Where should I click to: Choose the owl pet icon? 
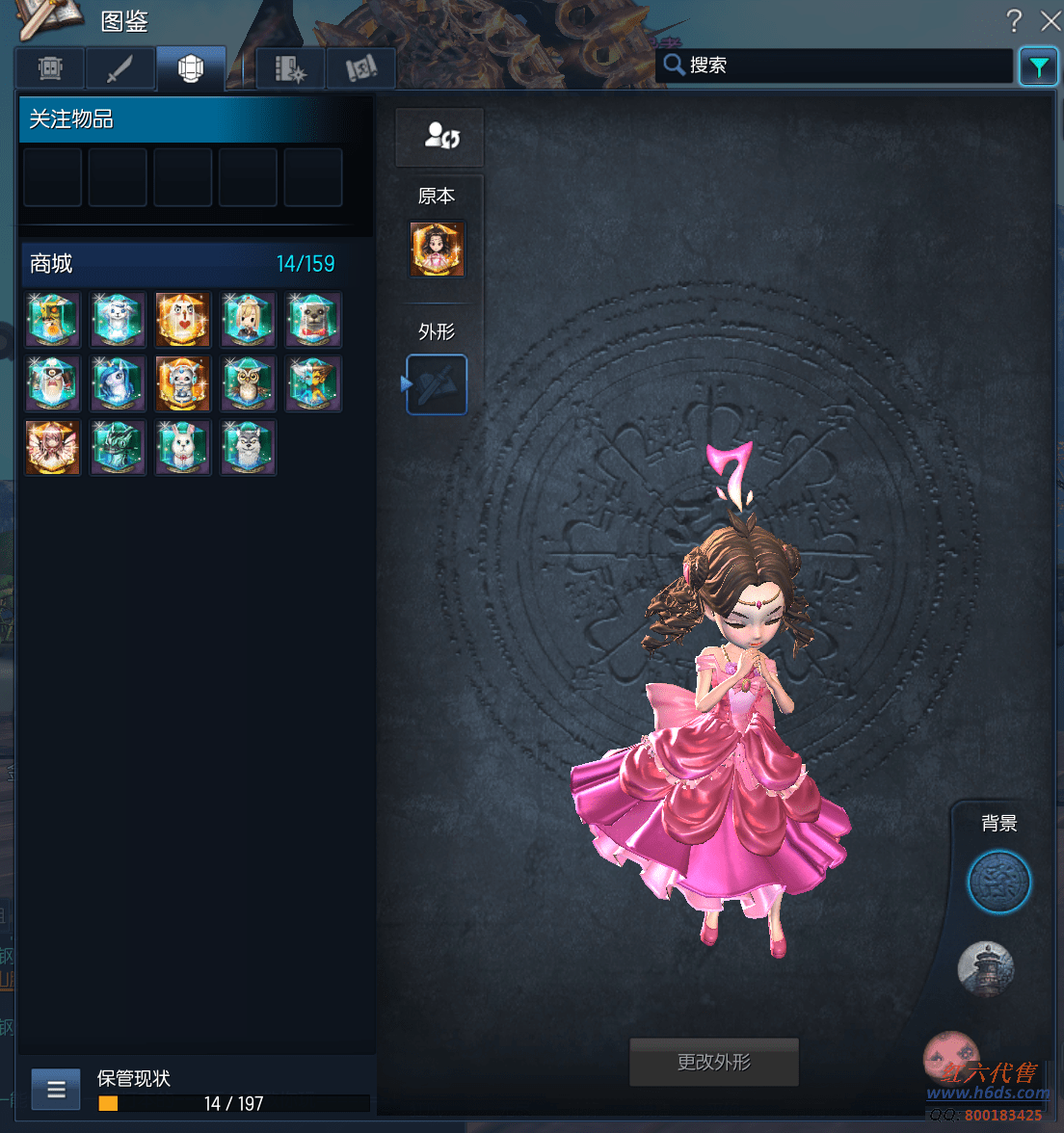point(248,383)
